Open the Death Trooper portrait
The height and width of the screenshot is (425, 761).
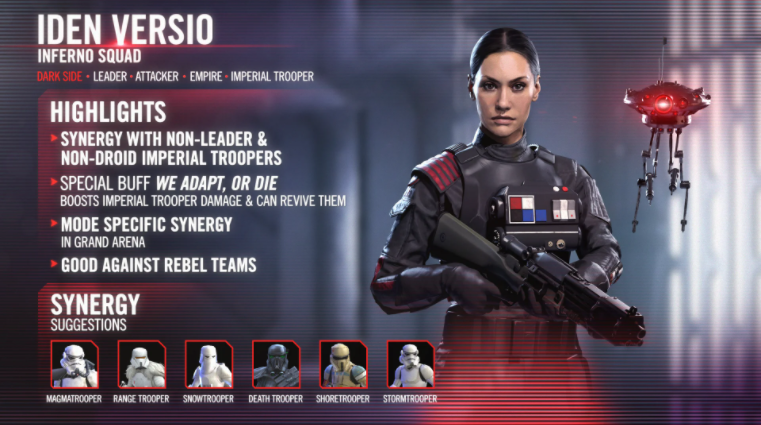[276, 364]
